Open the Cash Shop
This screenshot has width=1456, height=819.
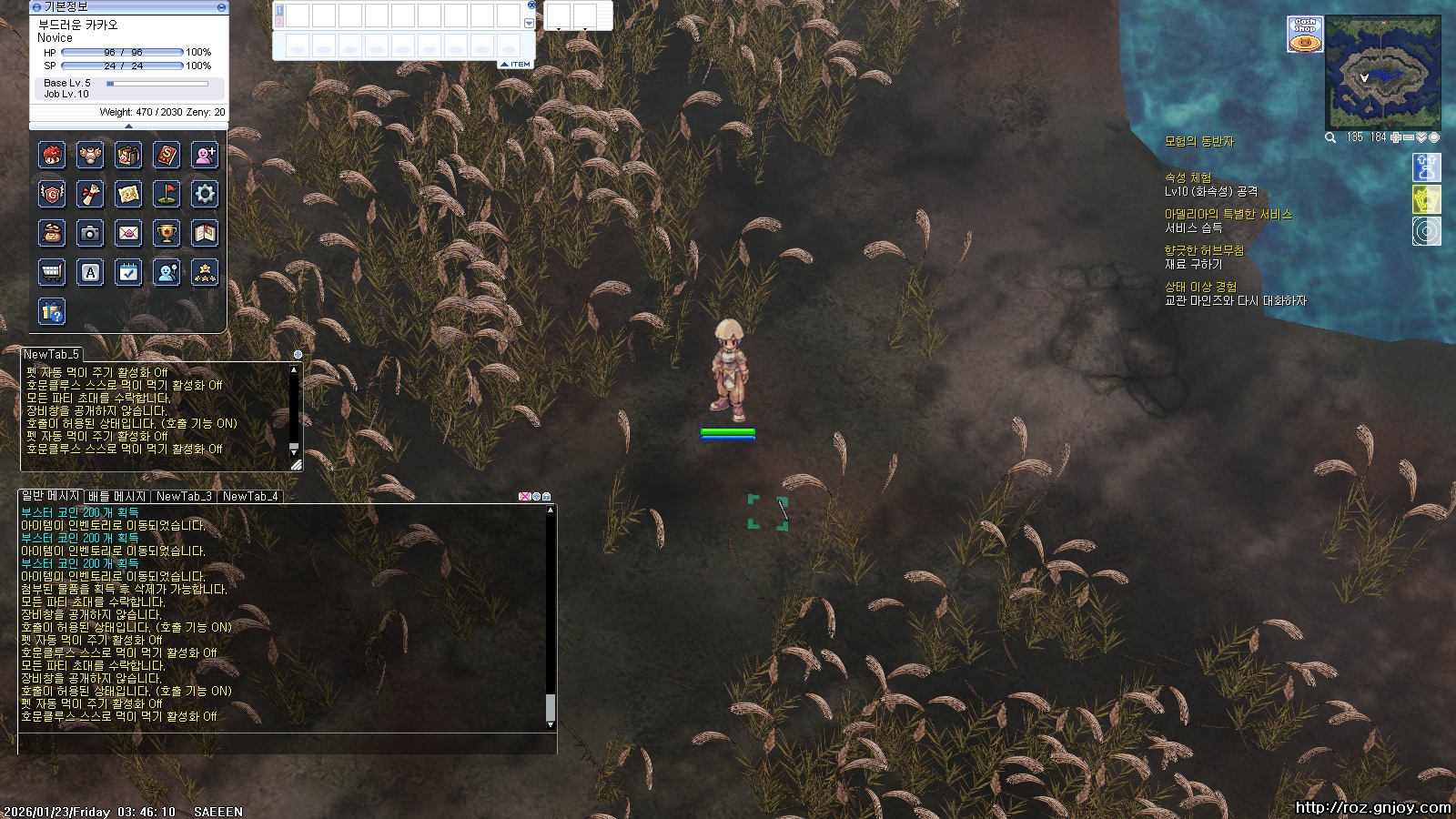tap(1305, 34)
